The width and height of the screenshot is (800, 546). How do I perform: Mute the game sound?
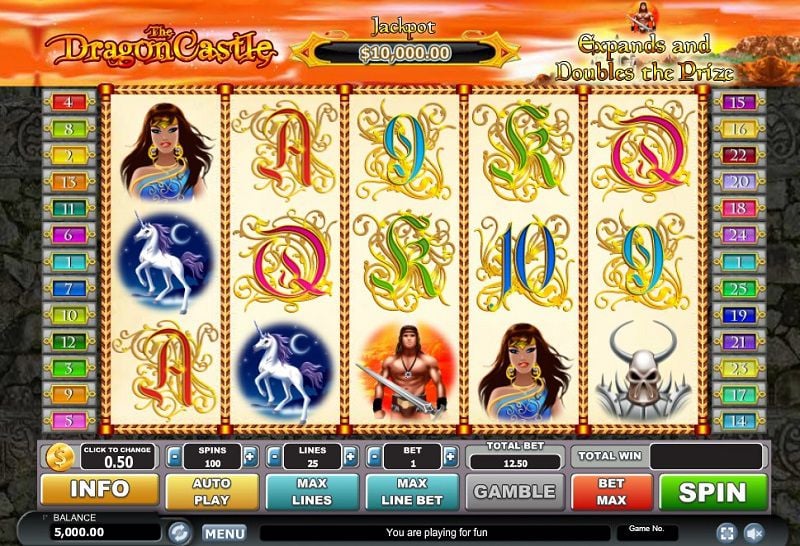point(755,532)
